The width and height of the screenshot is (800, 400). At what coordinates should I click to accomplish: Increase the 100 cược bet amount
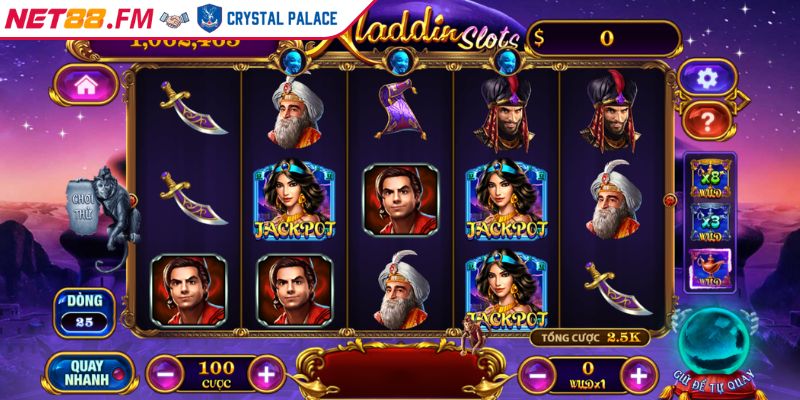[x=266, y=376]
